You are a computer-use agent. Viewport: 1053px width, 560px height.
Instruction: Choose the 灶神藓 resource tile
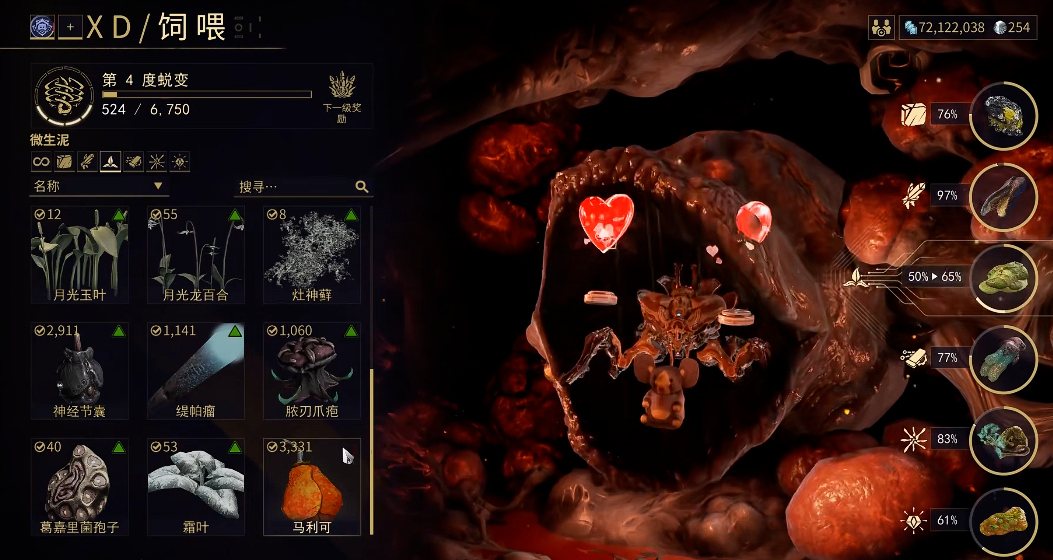[311, 254]
